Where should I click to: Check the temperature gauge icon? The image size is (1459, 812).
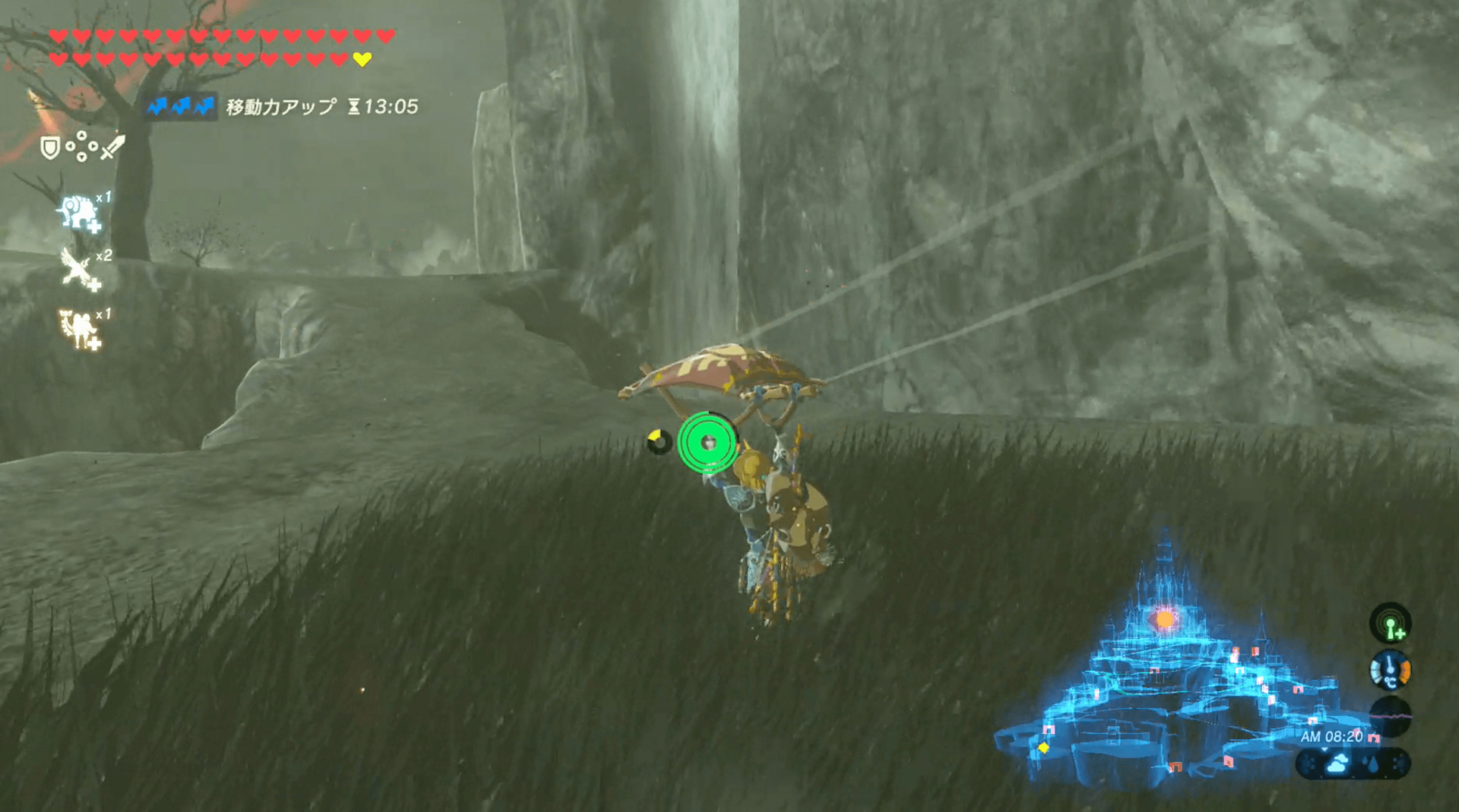pyautogui.click(x=1390, y=671)
